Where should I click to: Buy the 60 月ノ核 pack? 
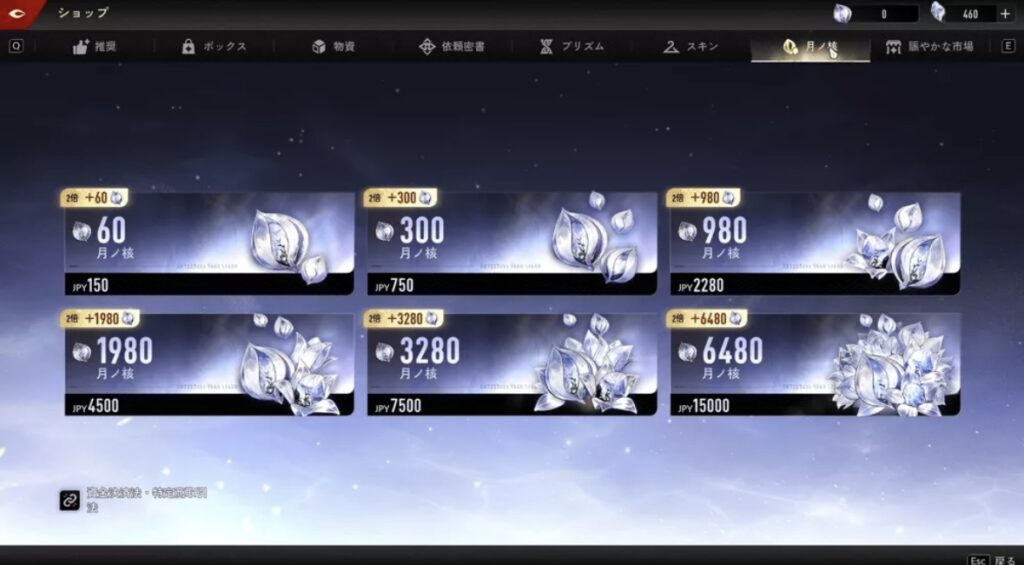point(210,243)
